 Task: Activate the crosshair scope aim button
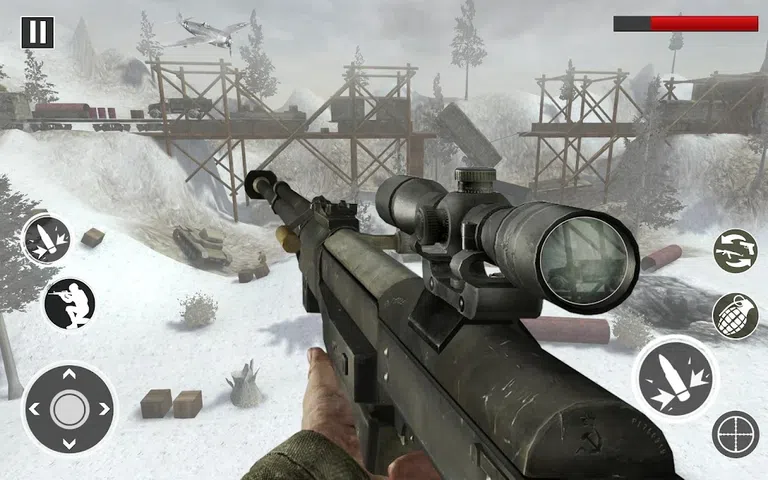coord(735,434)
